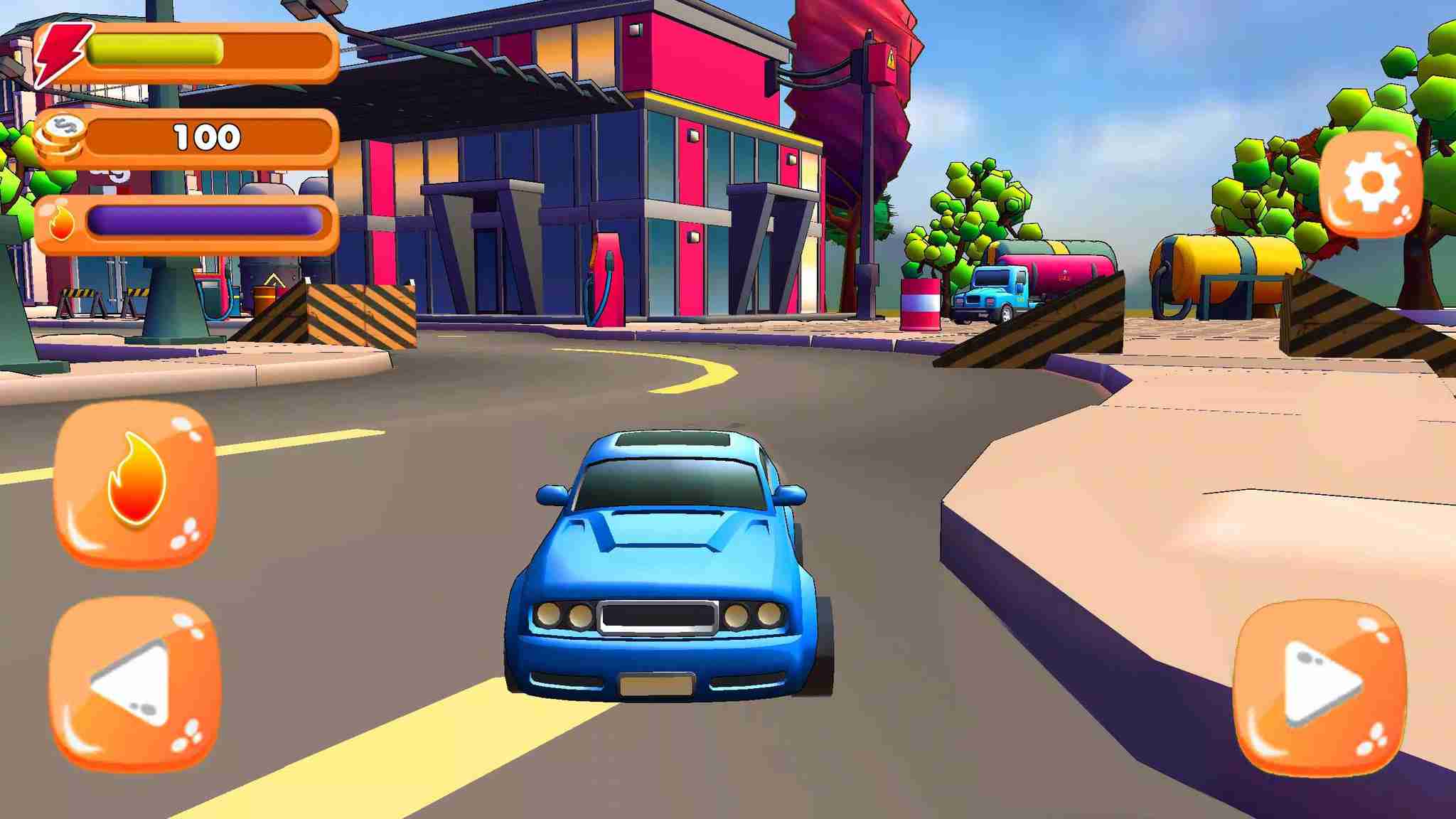Tap the steer right arrow button
The image size is (1456, 819).
pos(1319,686)
